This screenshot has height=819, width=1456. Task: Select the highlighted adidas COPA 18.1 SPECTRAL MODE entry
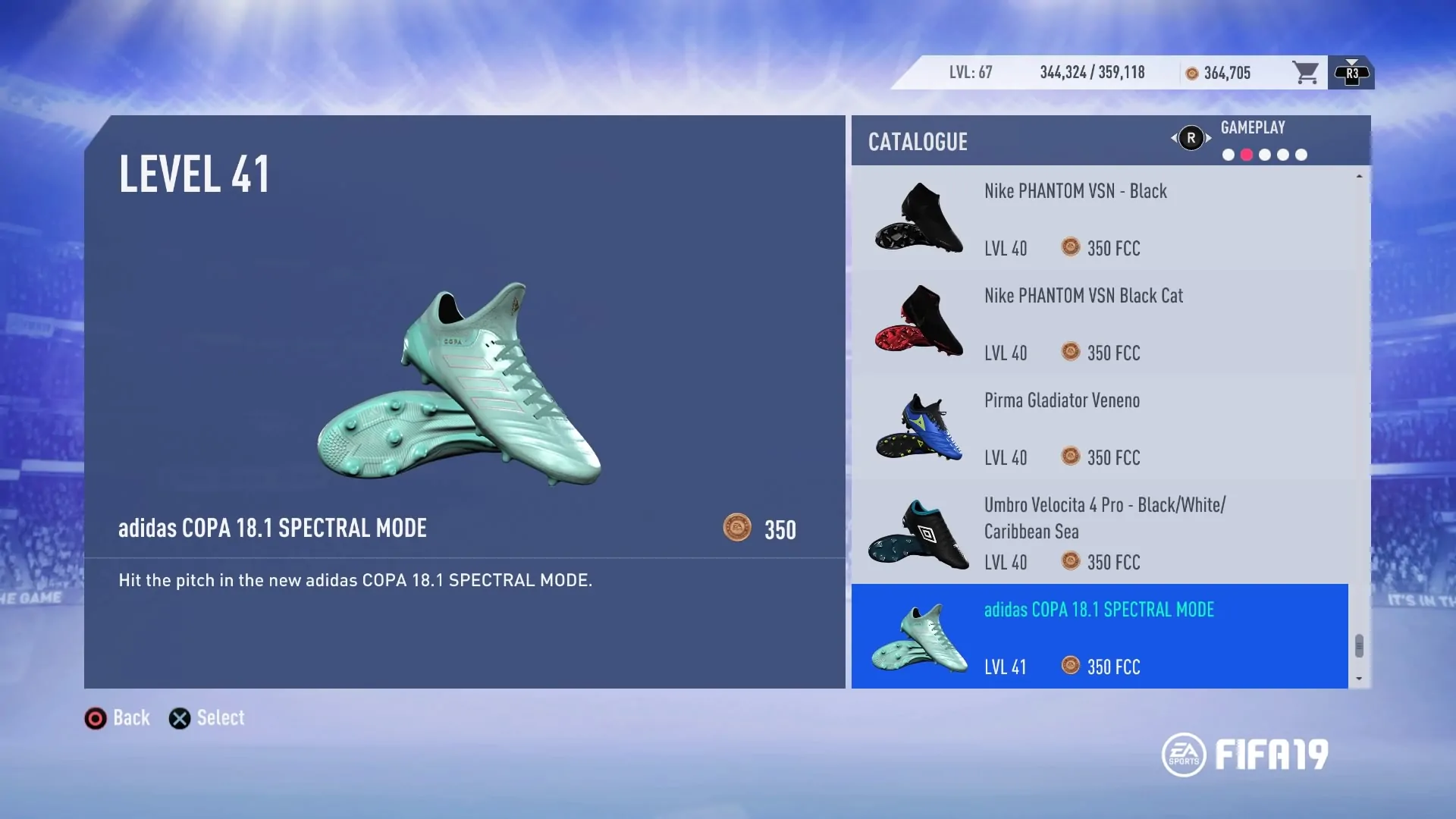coord(1100,637)
